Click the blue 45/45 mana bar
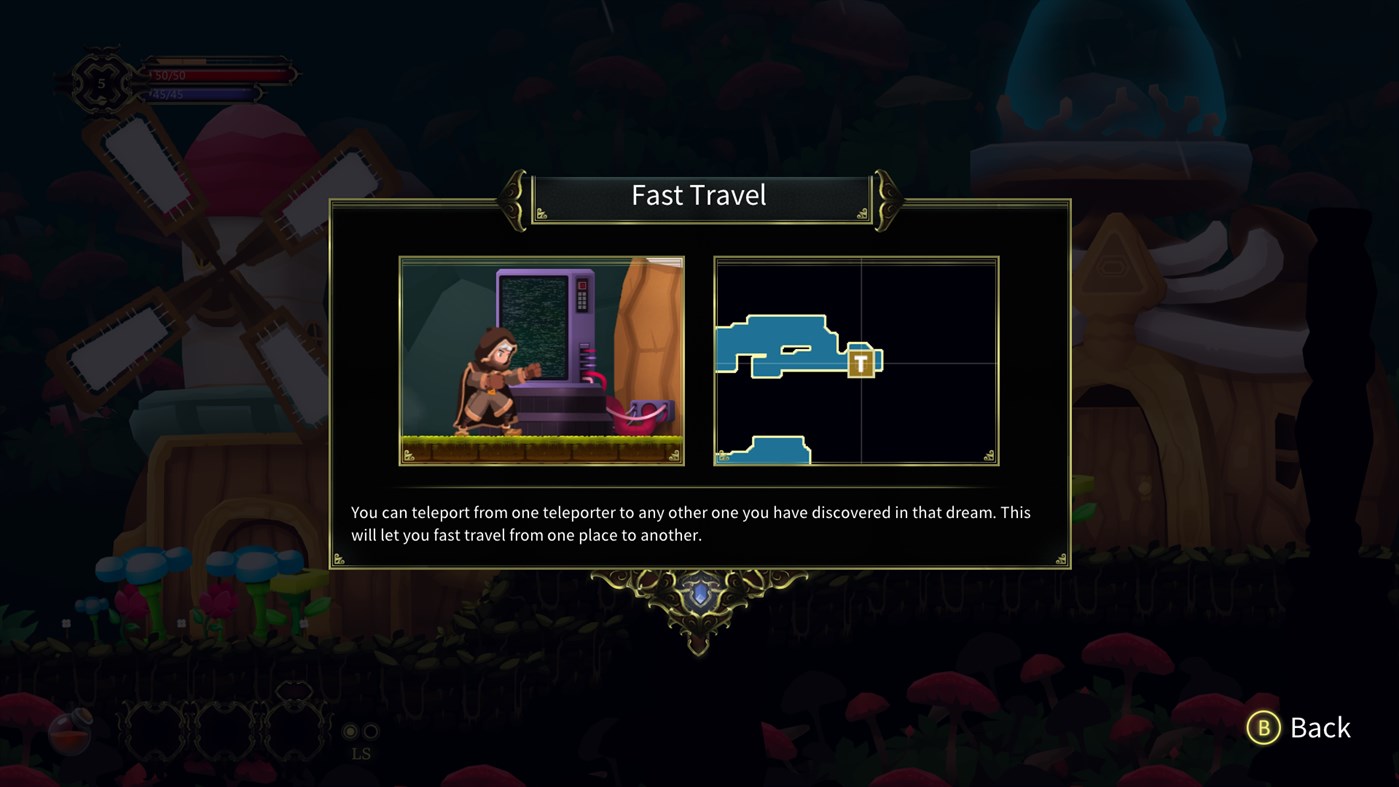 click(200, 93)
